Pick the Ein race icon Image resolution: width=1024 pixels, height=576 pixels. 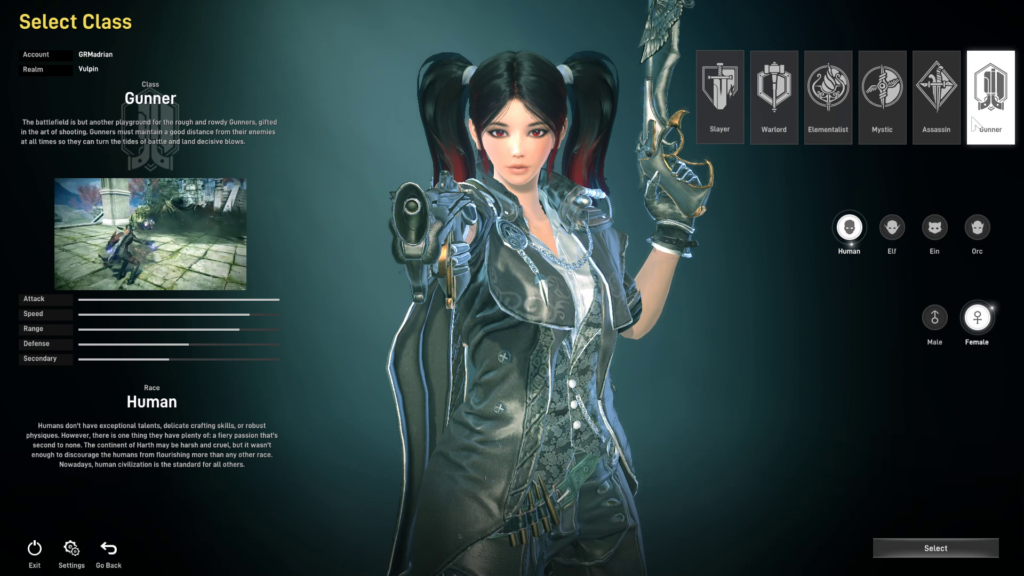[x=935, y=228]
